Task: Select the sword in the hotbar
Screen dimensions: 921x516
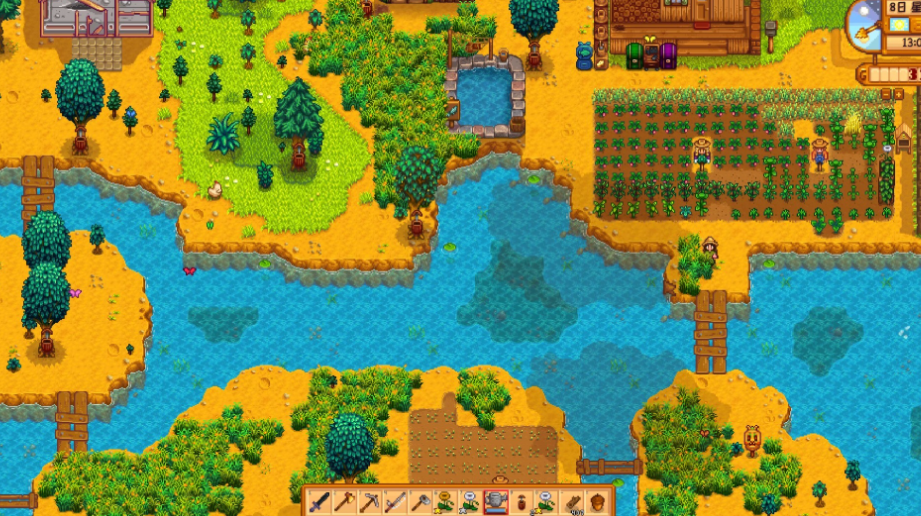Action: (x=320, y=501)
